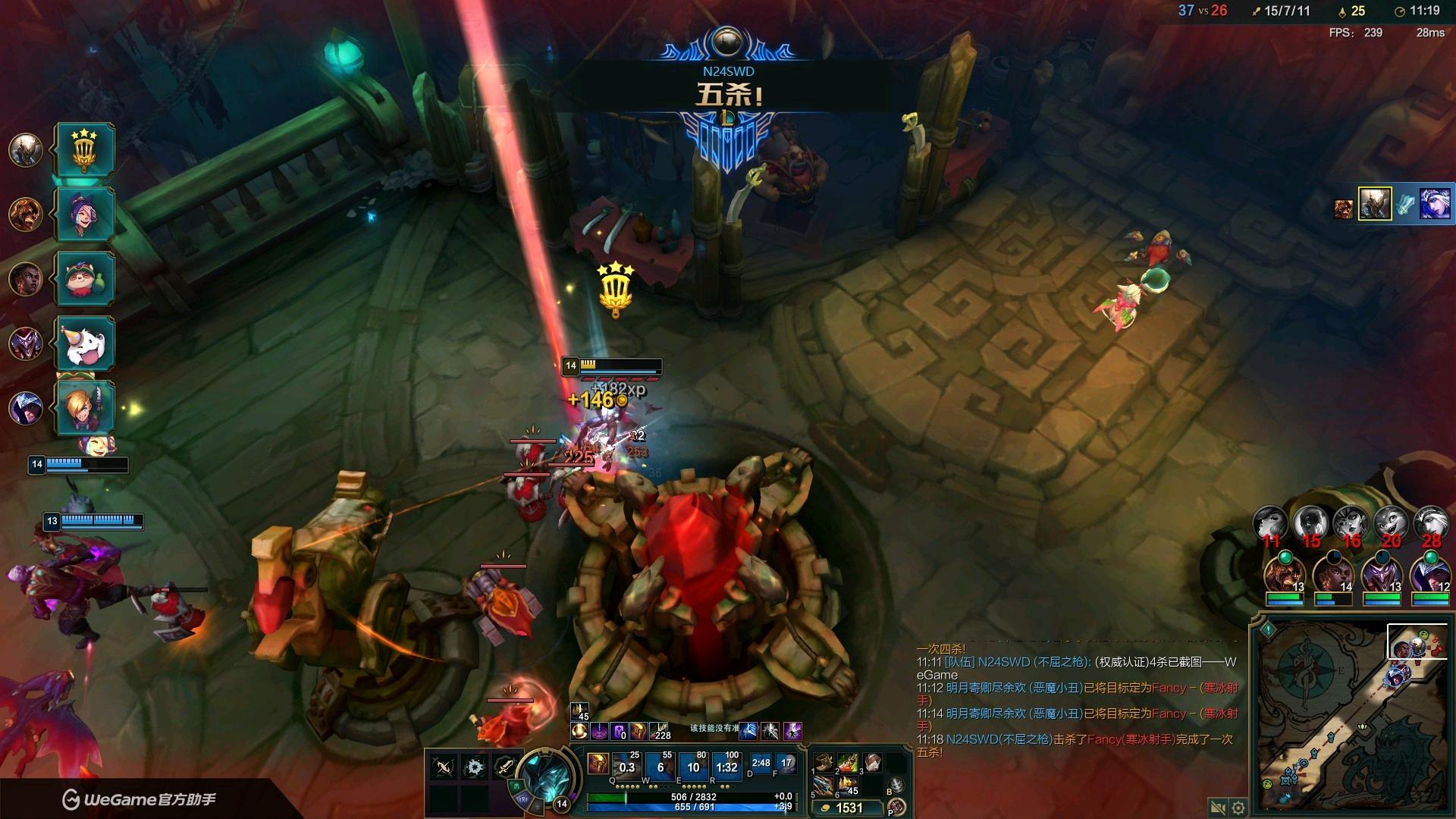Image resolution: width=1456 pixels, height=819 pixels.
Task: Trigger the R ultimate ability
Action: coord(726,766)
